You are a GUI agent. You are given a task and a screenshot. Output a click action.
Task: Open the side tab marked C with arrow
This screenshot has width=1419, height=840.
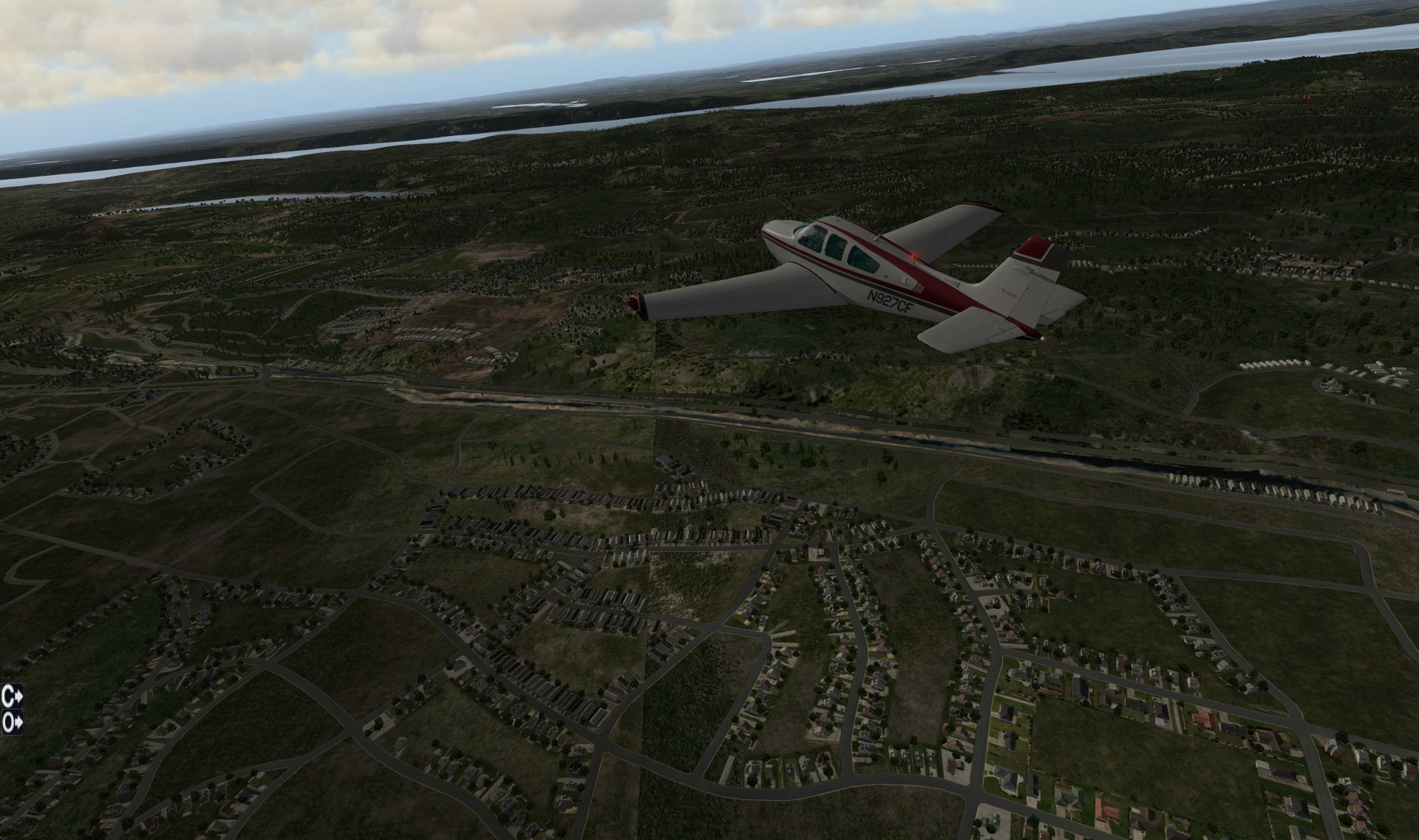[x=12, y=697]
